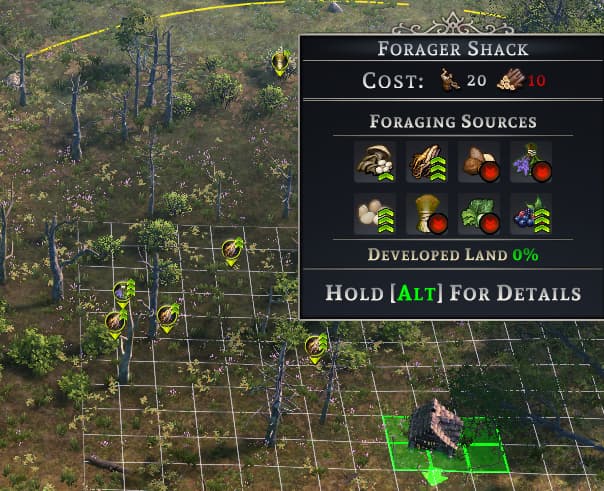
Task: Choose the nuts foraging source icon
Action: coord(477,161)
